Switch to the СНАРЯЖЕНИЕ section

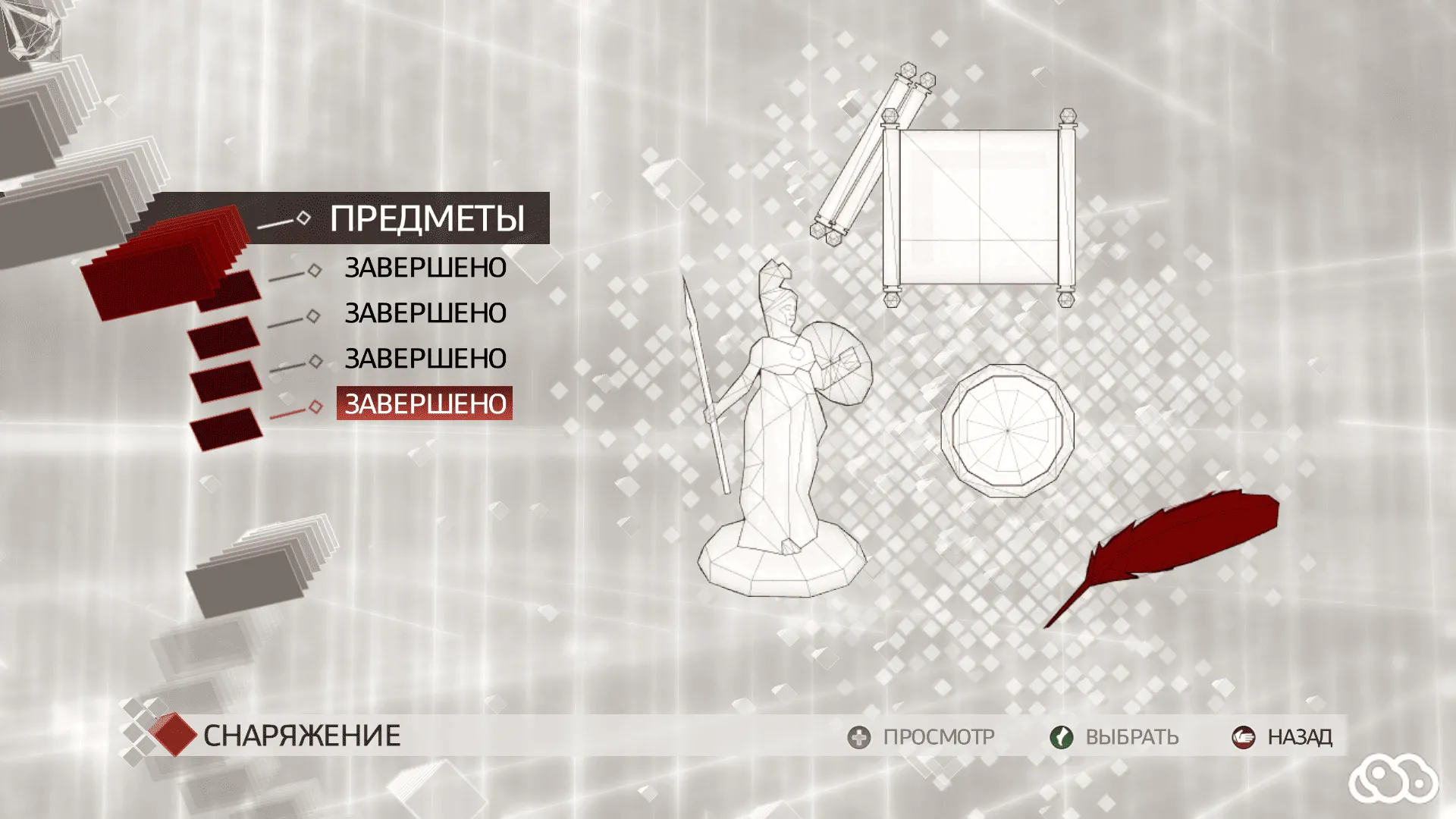point(303,733)
